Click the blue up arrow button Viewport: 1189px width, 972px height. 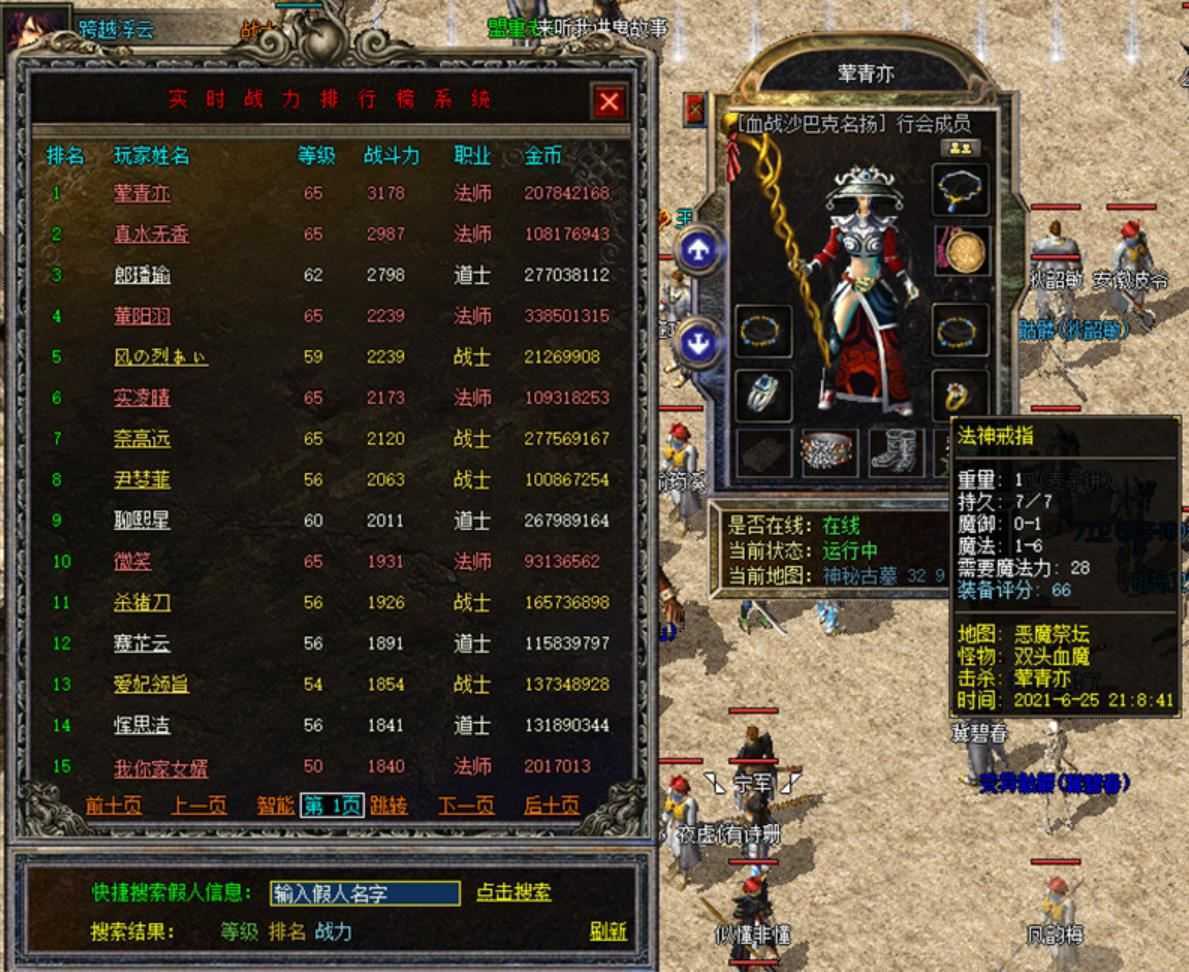point(698,252)
